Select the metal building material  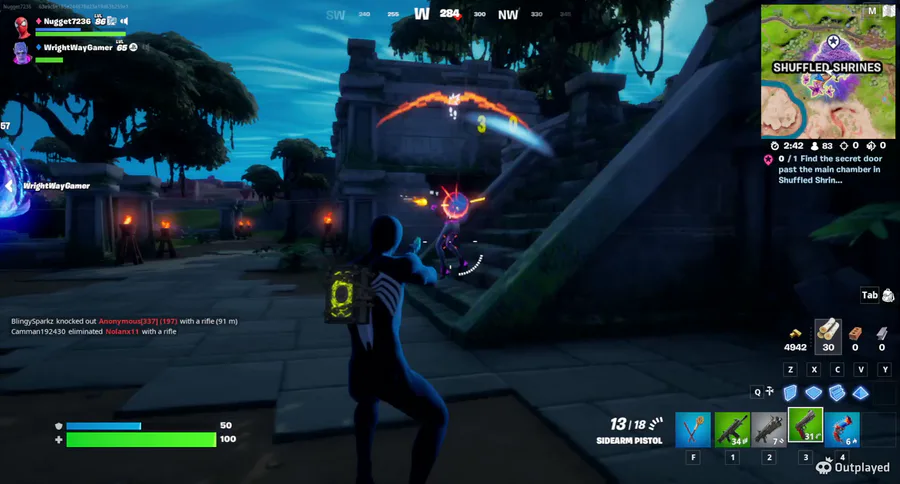[882, 333]
